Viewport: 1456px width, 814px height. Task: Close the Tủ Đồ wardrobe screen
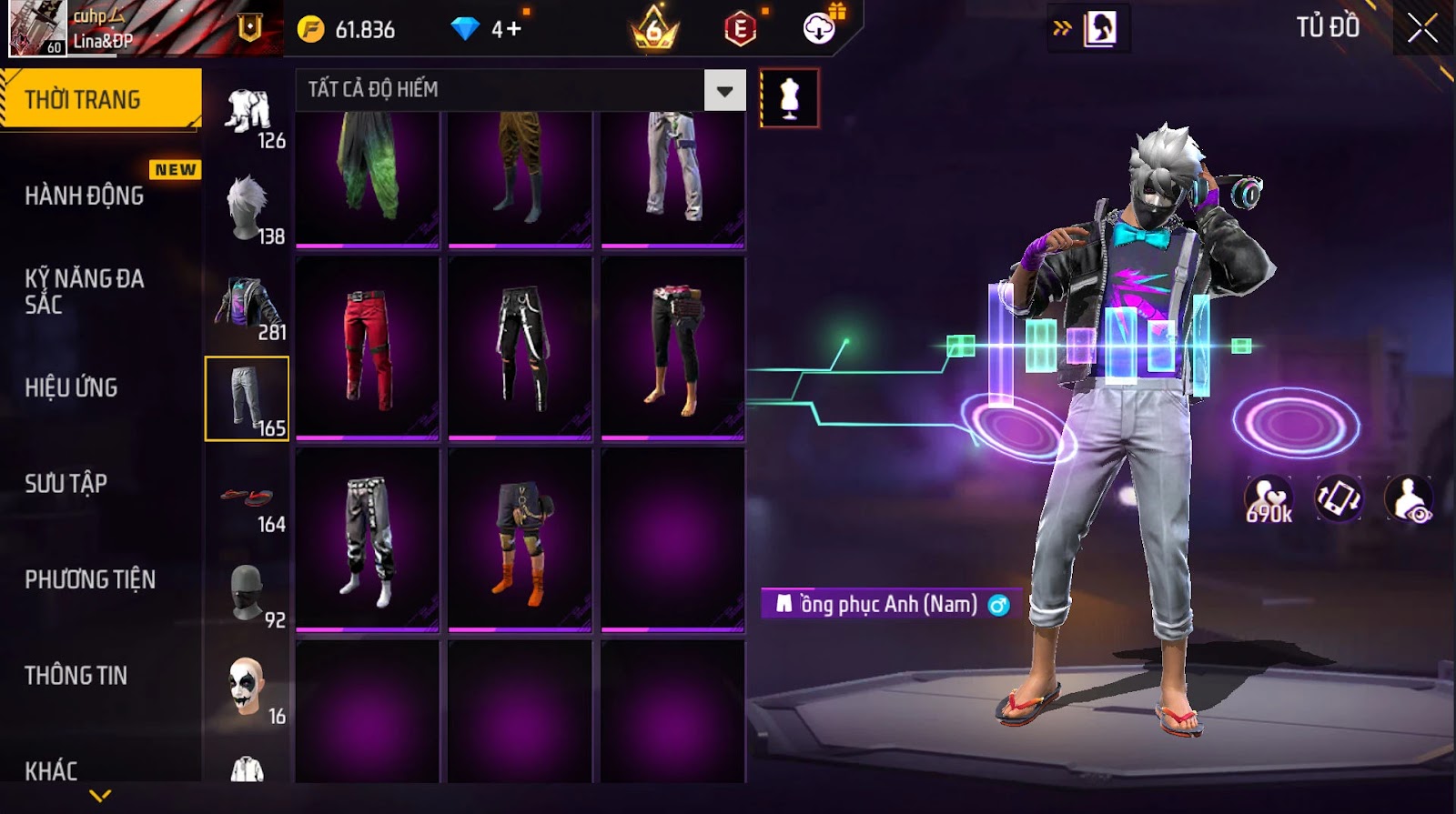pos(1422,28)
